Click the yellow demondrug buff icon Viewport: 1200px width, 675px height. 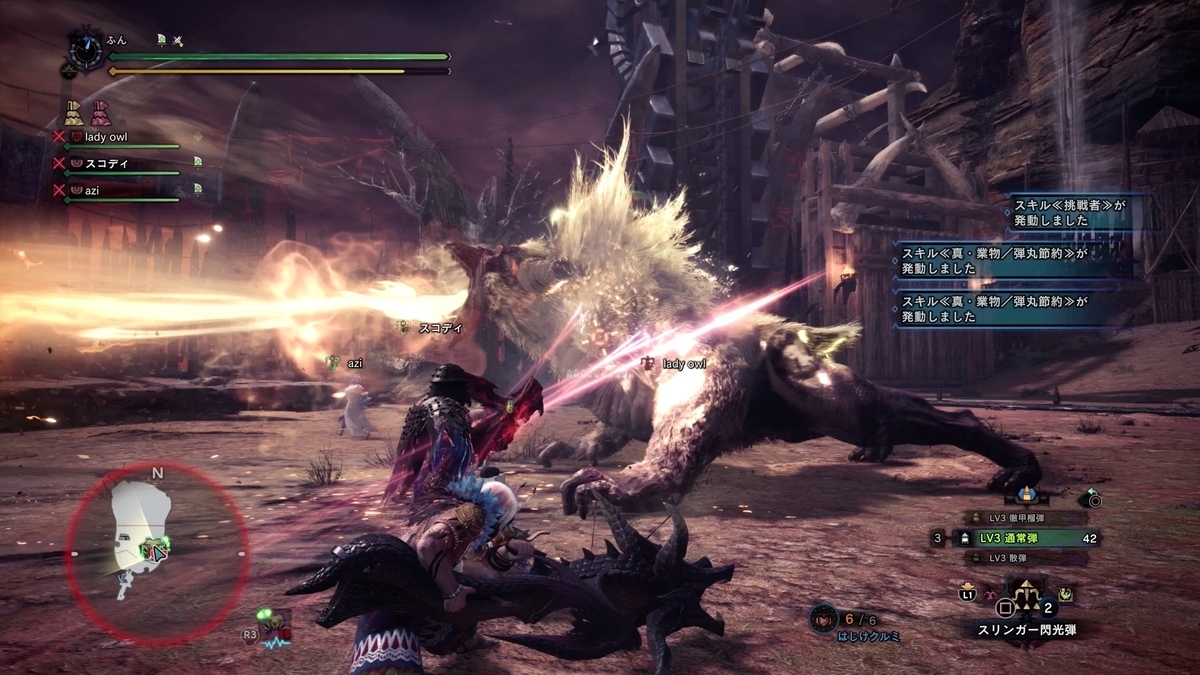tap(73, 112)
